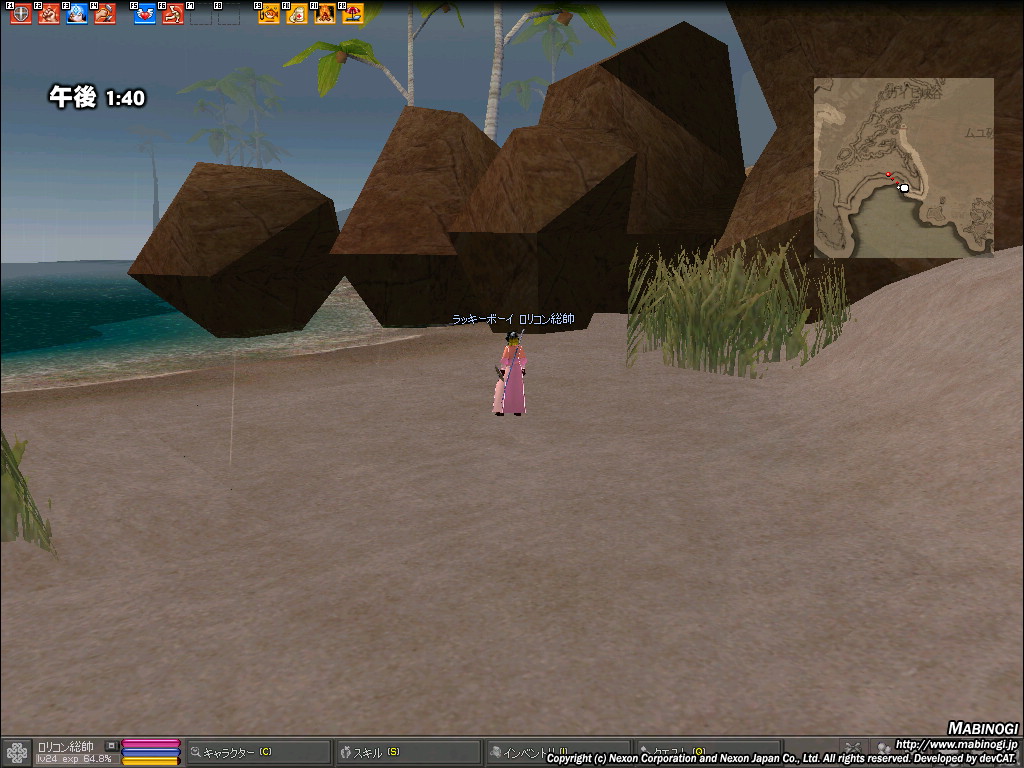Open the minimap
Screen dimensions: 1024x768
(x=903, y=167)
